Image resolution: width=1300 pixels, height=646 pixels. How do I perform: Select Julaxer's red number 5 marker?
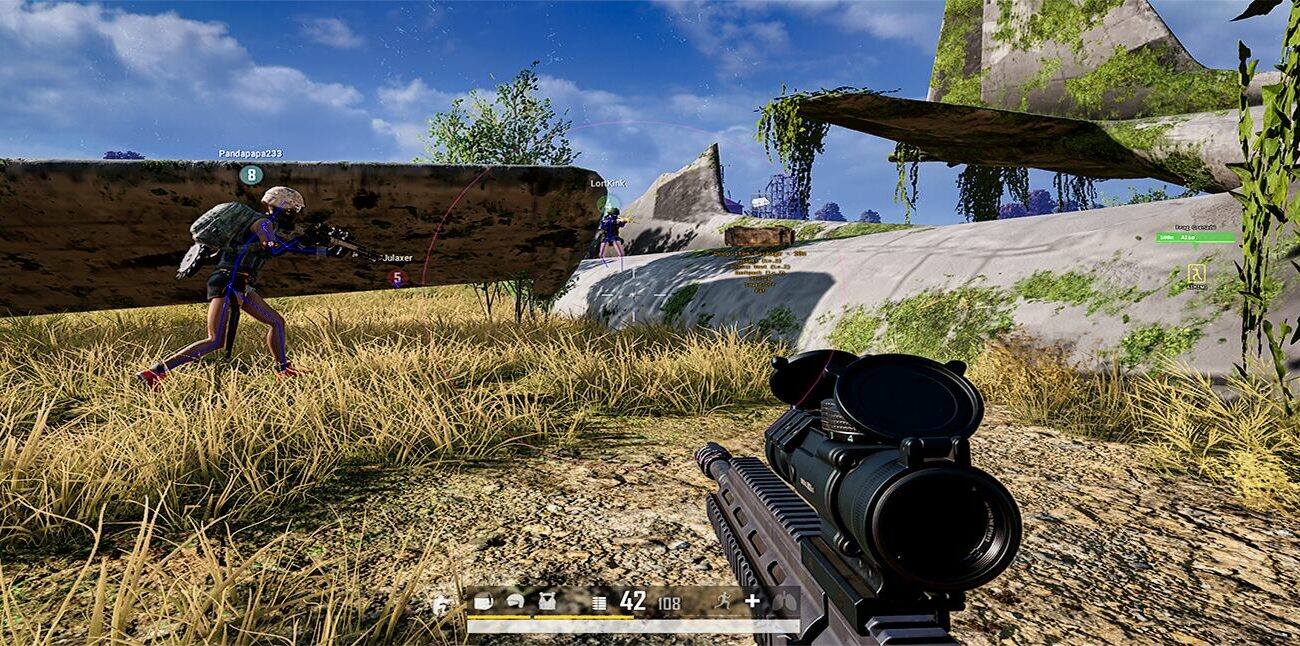click(397, 277)
